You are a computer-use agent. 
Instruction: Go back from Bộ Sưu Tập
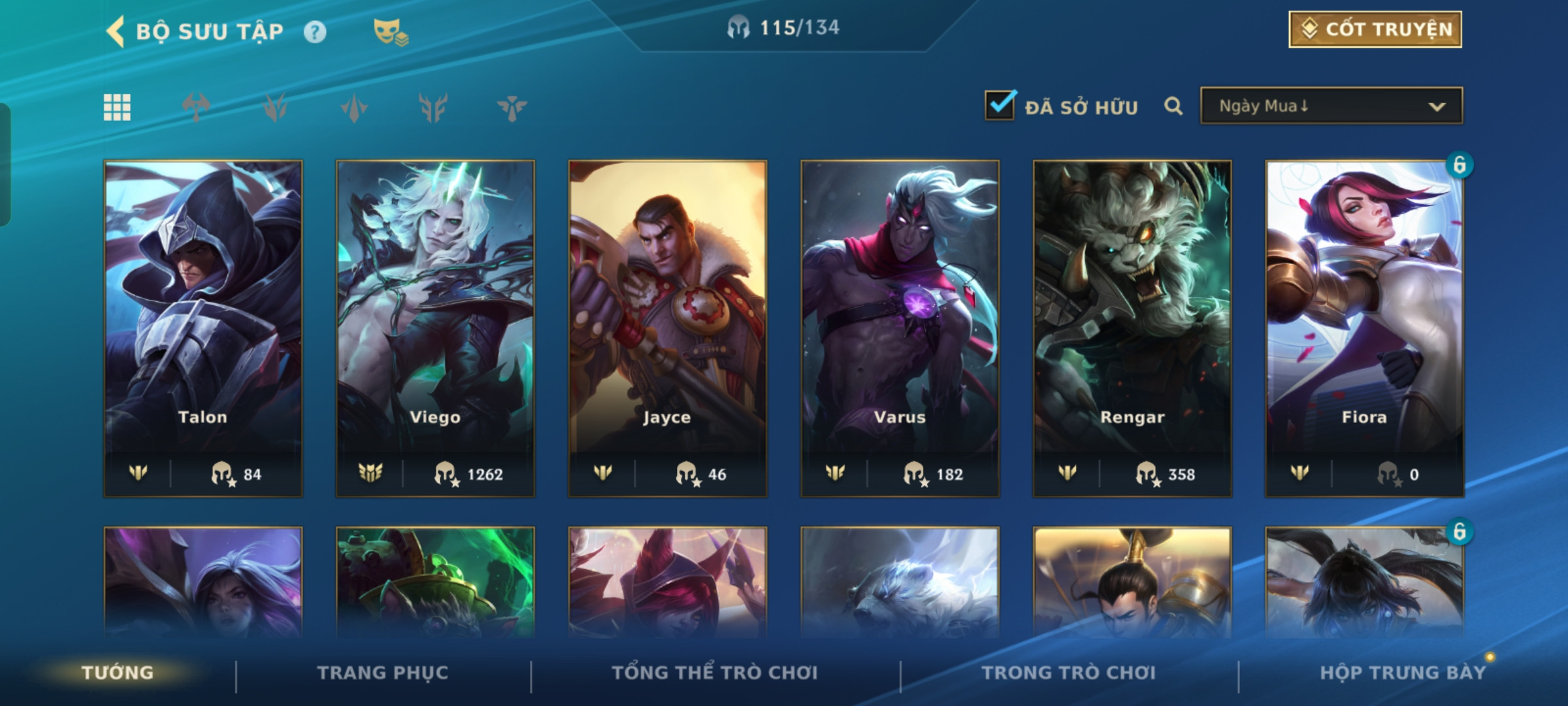point(116,31)
